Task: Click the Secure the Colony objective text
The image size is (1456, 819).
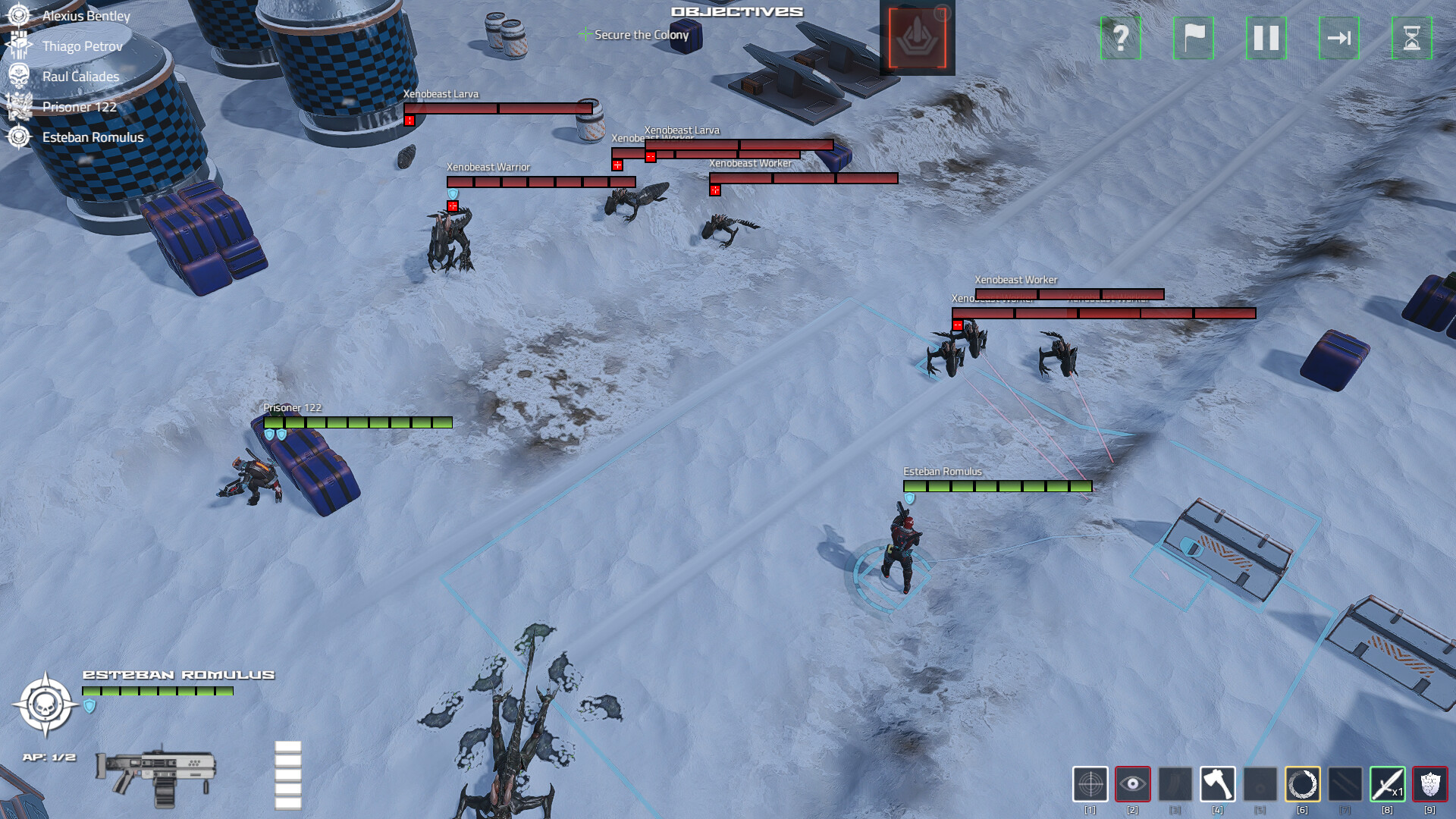Action: pos(641,35)
